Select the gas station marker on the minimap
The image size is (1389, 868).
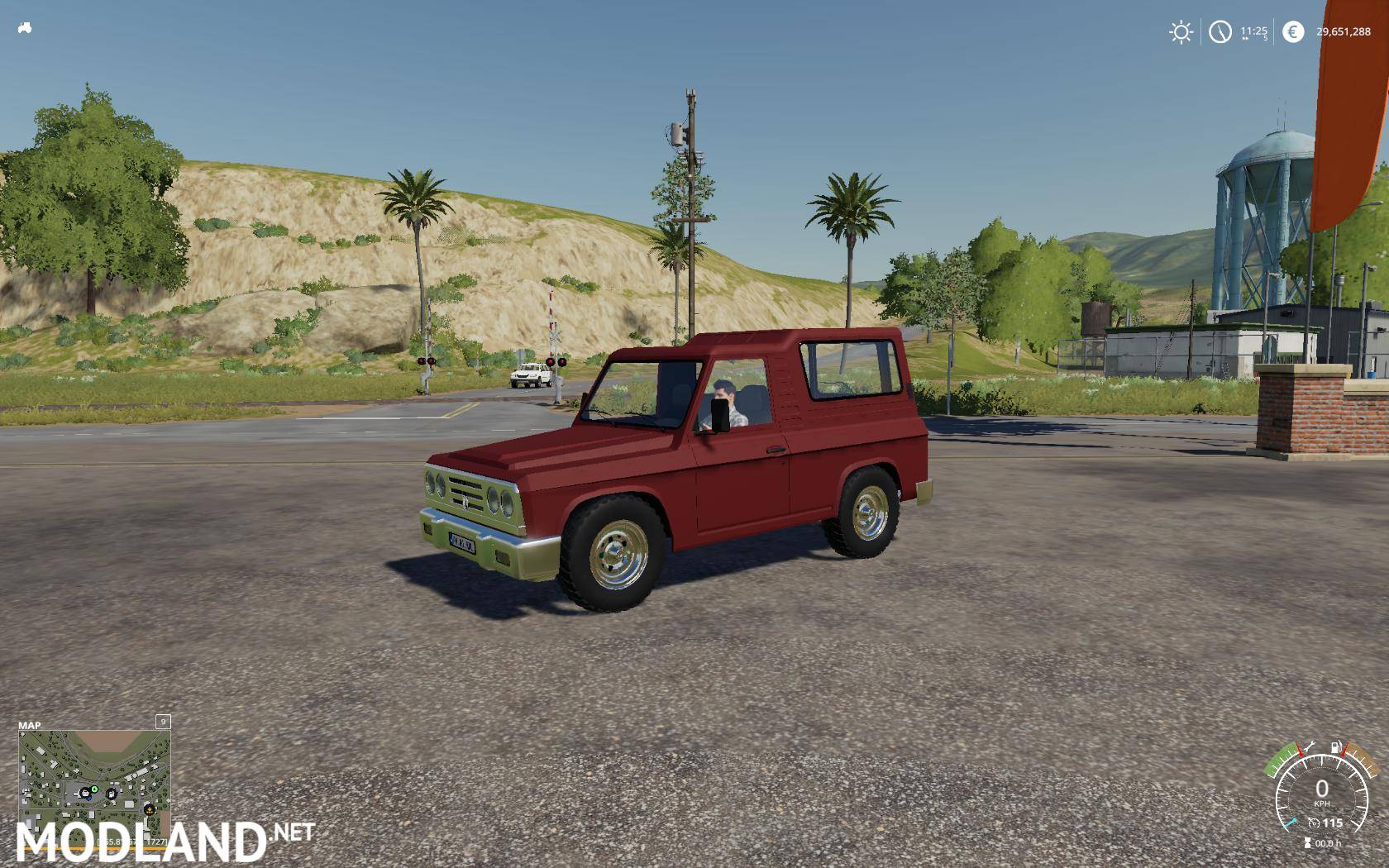coord(112,794)
